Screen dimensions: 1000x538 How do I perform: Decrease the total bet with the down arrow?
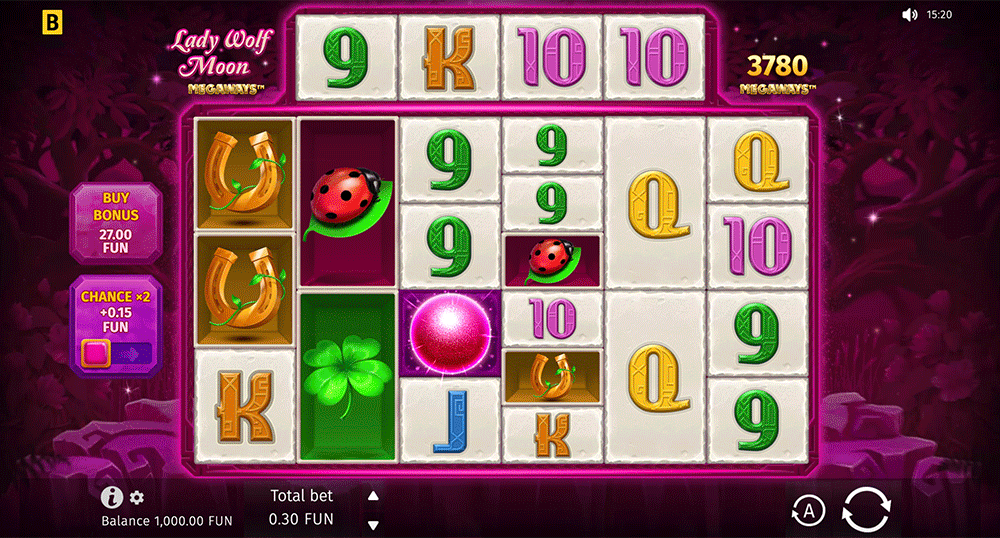[x=373, y=524]
